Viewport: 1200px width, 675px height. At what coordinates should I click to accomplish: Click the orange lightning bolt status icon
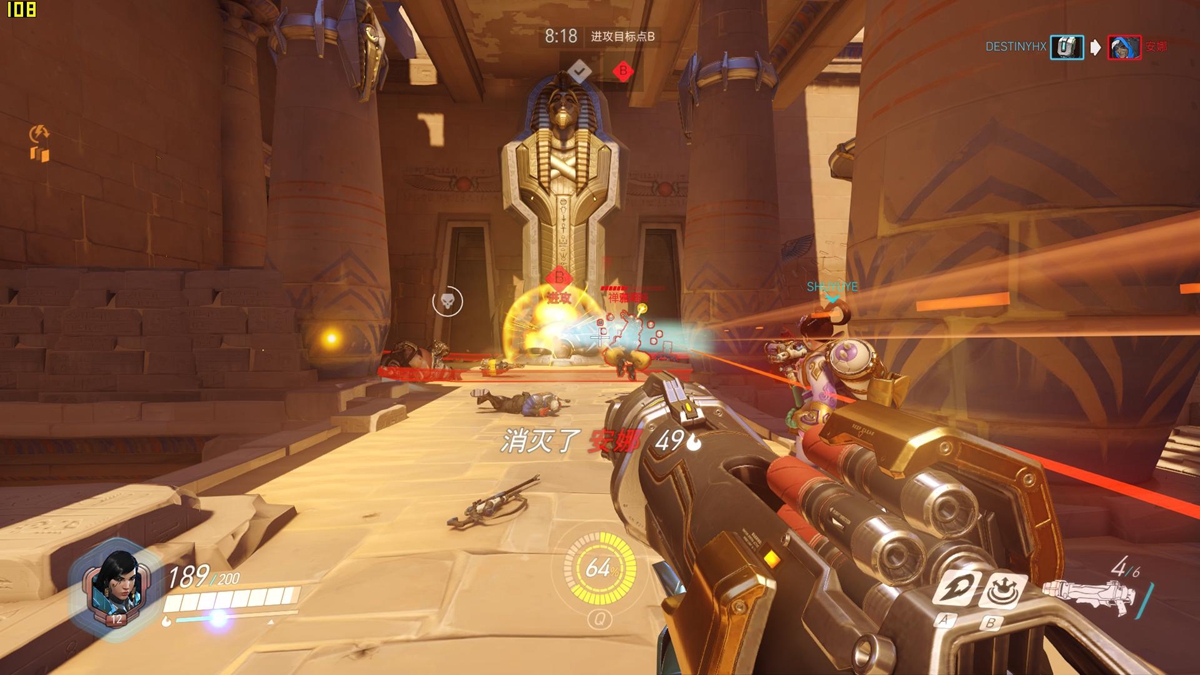pyautogui.click(x=39, y=133)
